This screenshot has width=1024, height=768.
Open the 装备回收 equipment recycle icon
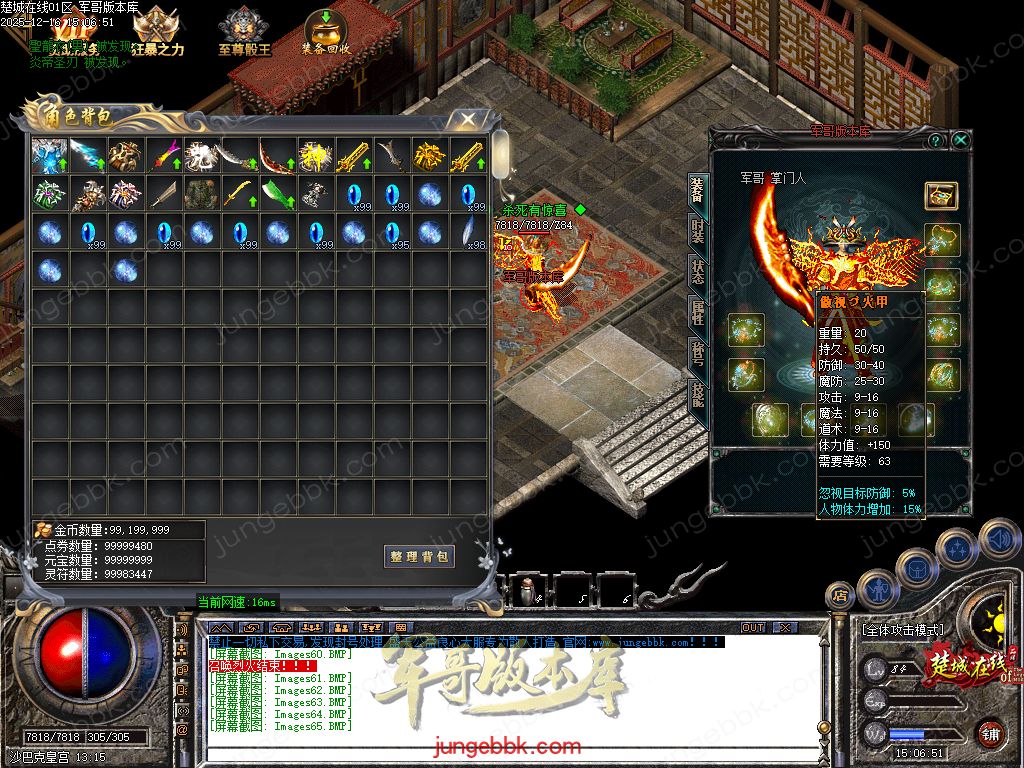click(x=325, y=32)
